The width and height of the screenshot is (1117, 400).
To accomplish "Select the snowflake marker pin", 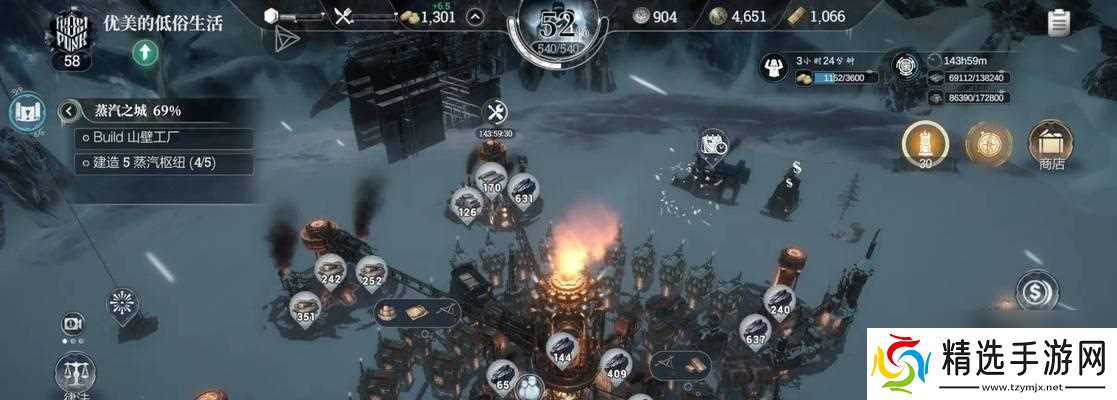I will [x=124, y=304].
